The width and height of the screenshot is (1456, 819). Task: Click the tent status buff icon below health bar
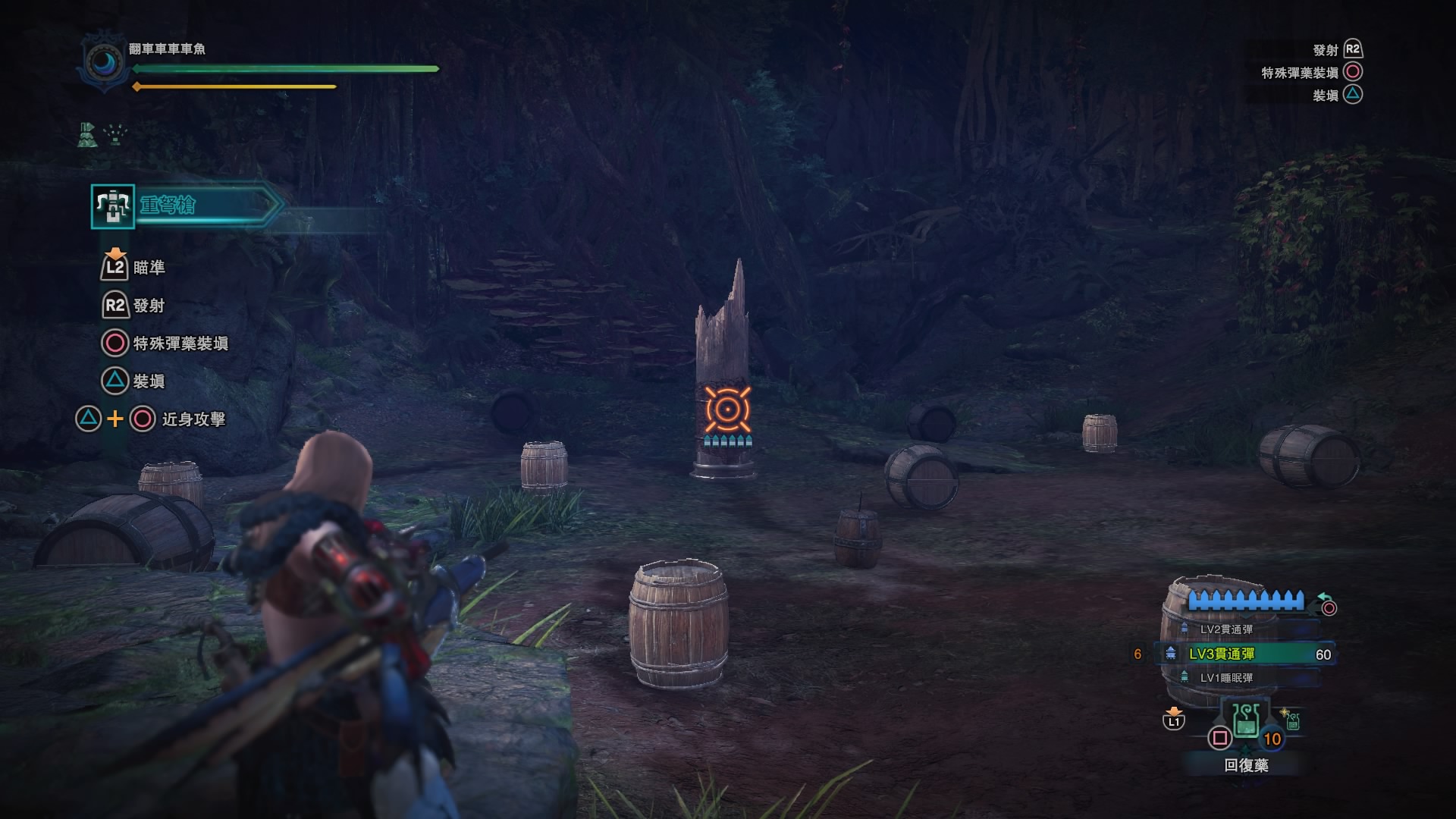pyautogui.click(x=86, y=136)
